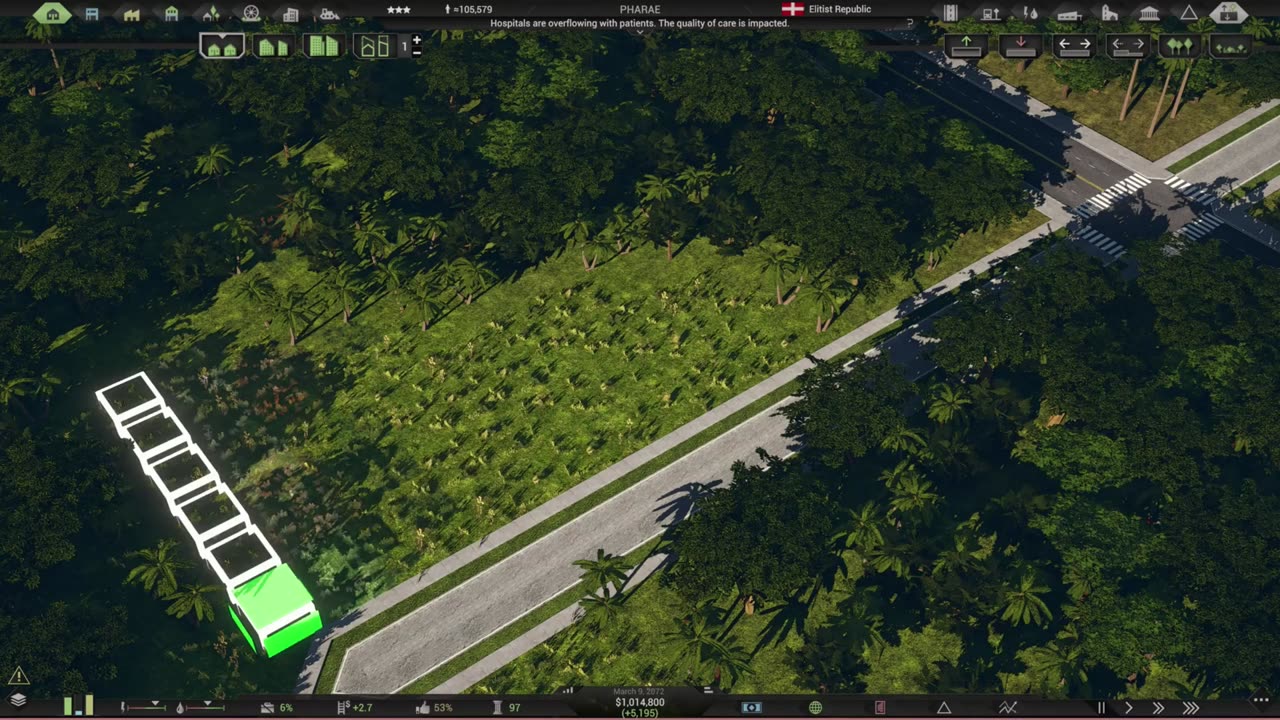Open the globe world trade view

point(815,708)
